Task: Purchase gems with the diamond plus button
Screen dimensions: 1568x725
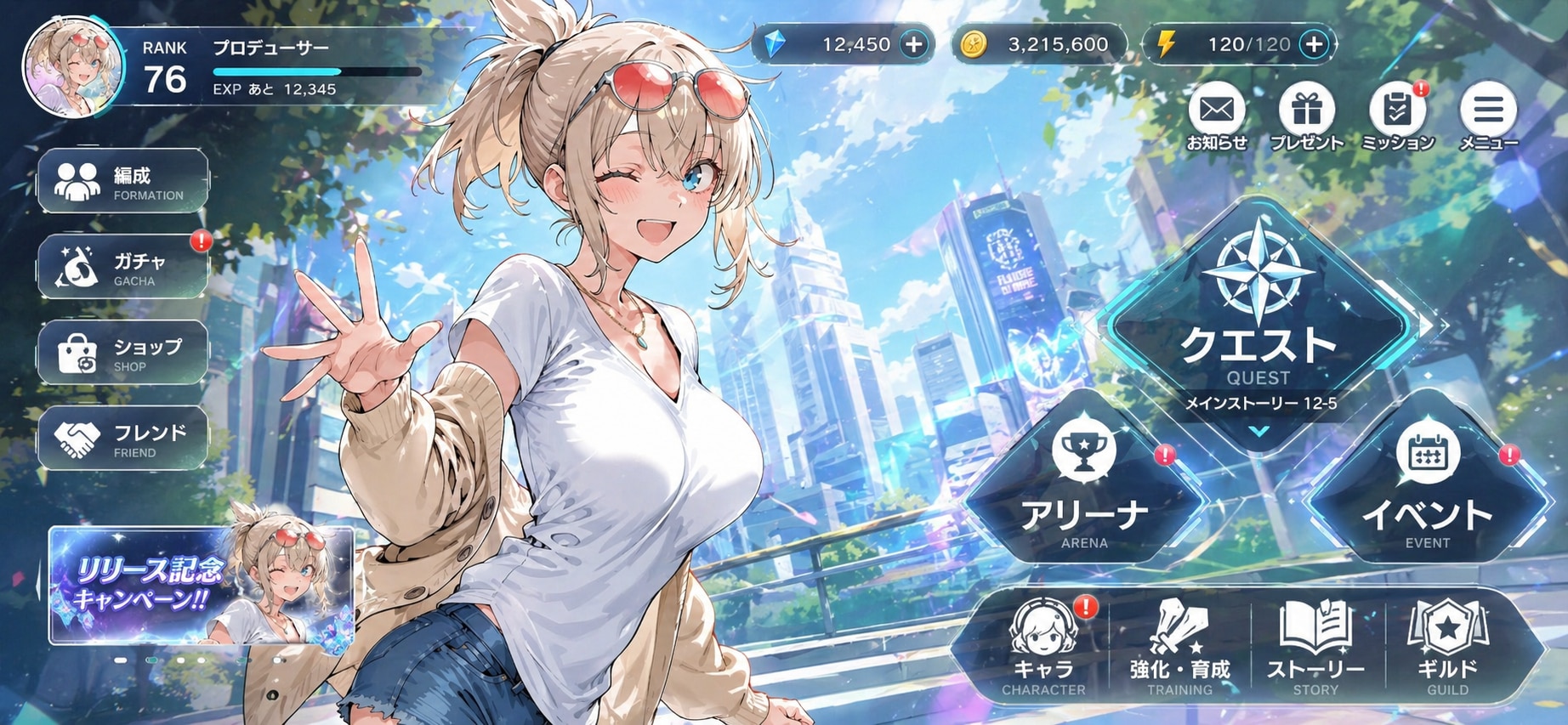Action: tap(914, 45)
